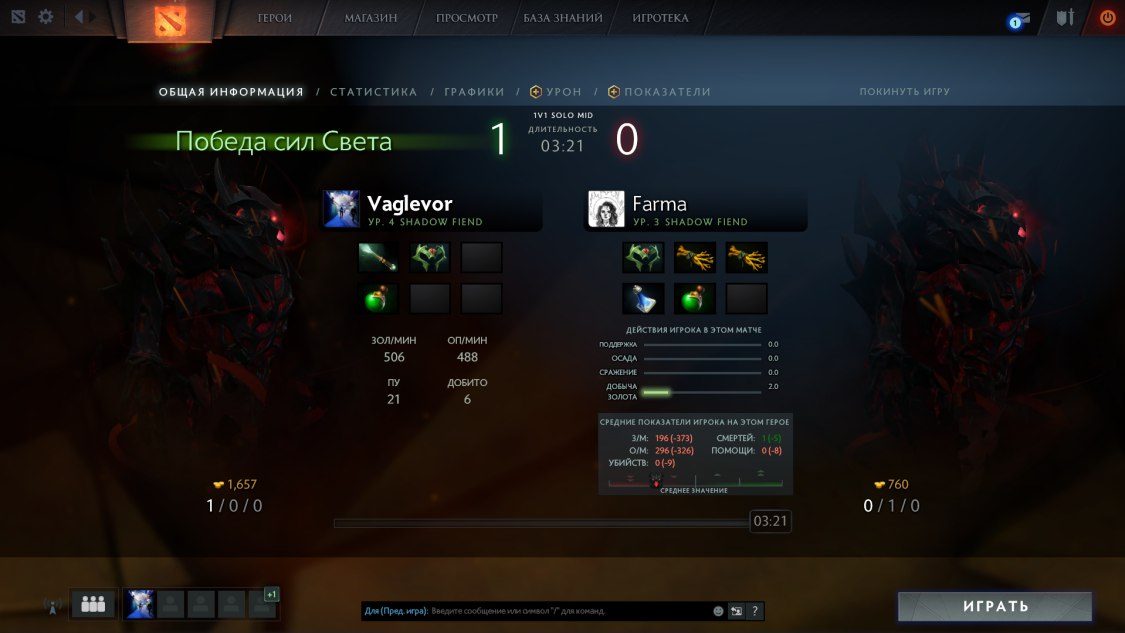The image size is (1125, 633).
Task: Select the Bottle item in Farma's inventory
Action: (x=642, y=298)
